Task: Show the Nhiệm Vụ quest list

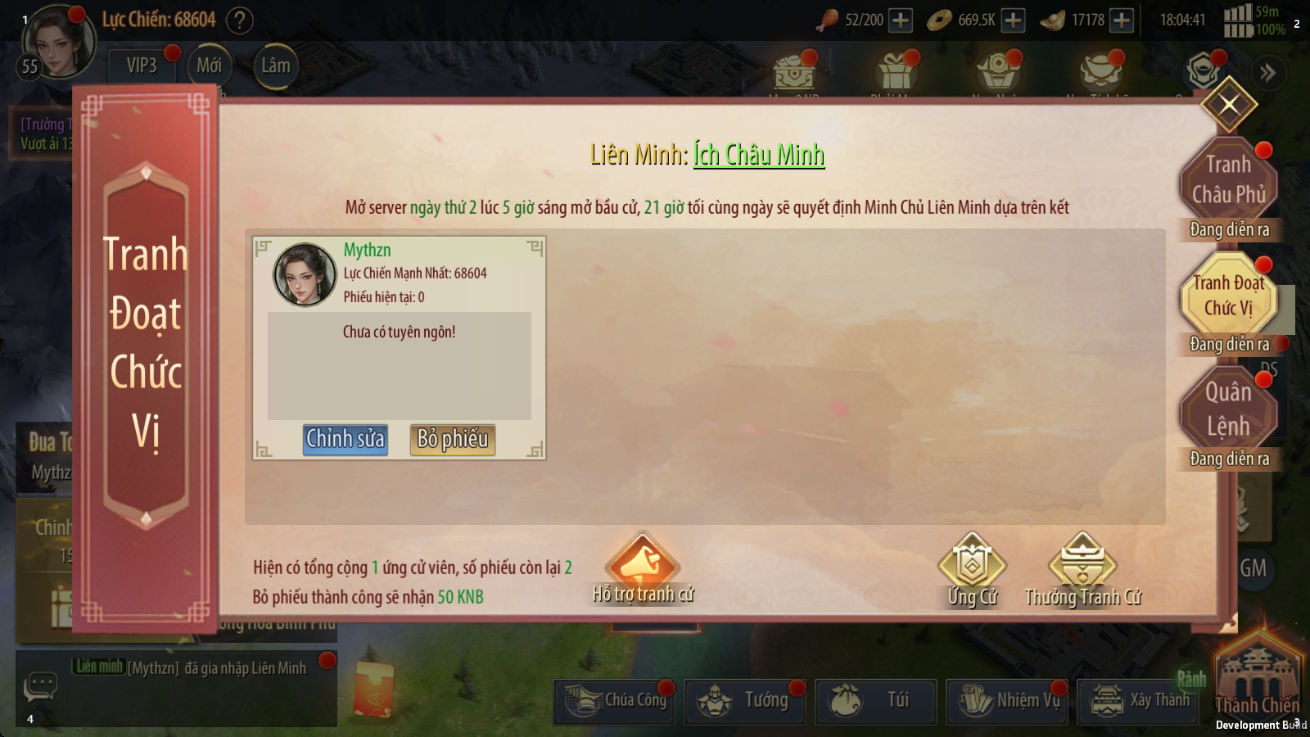Action: tap(1006, 701)
